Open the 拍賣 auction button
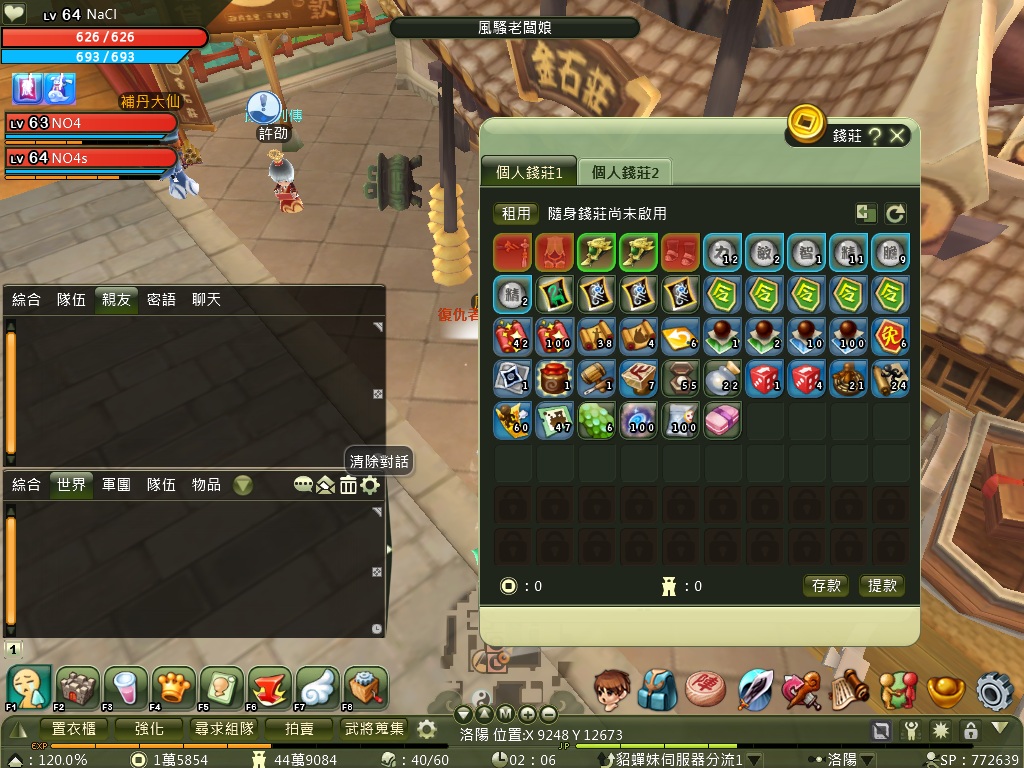The image size is (1024, 768). tap(298, 728)
